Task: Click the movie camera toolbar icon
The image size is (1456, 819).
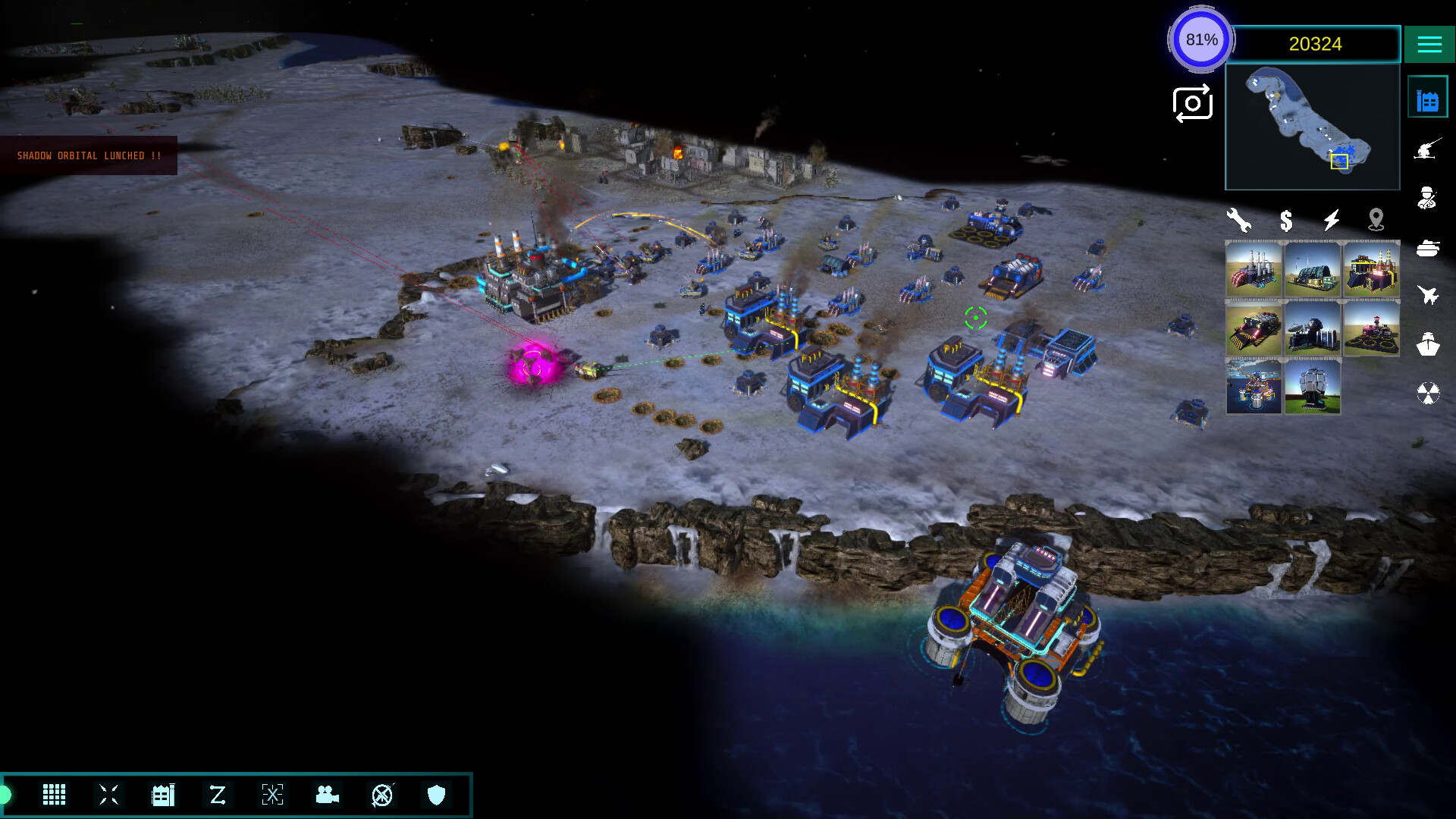Action: tap(327, 795)
